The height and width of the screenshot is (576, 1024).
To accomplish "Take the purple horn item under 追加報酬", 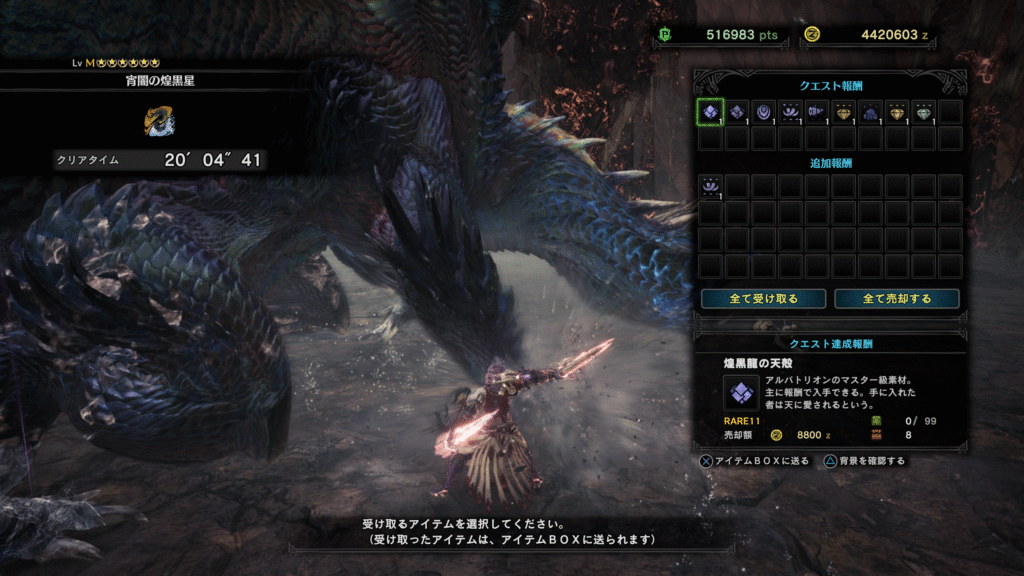I will point(710,186).
